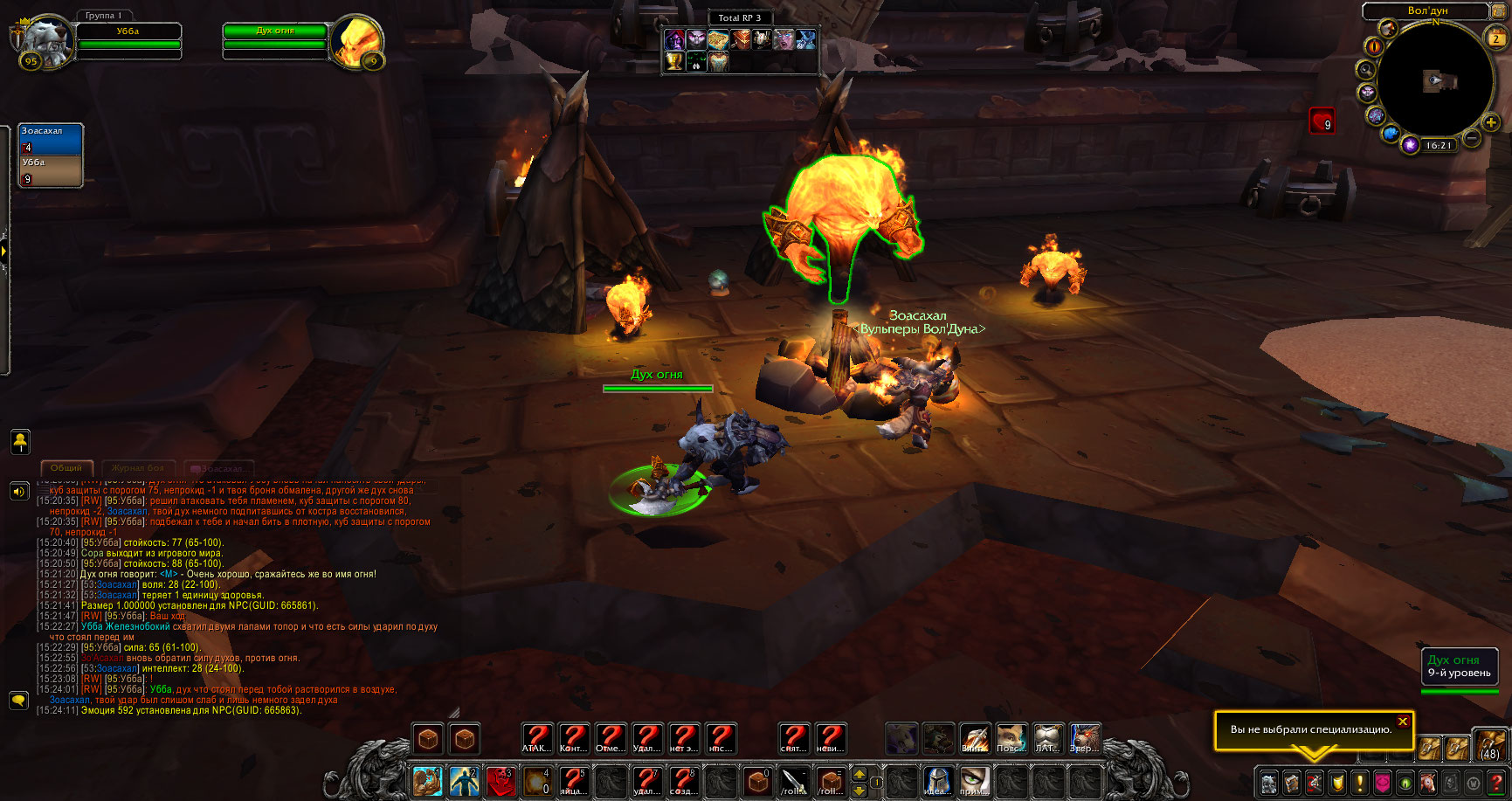Open the main backpack showing (48)
Image resolution: width=1512 pixels, height=801 pixels.
(x=1488, y=745)
